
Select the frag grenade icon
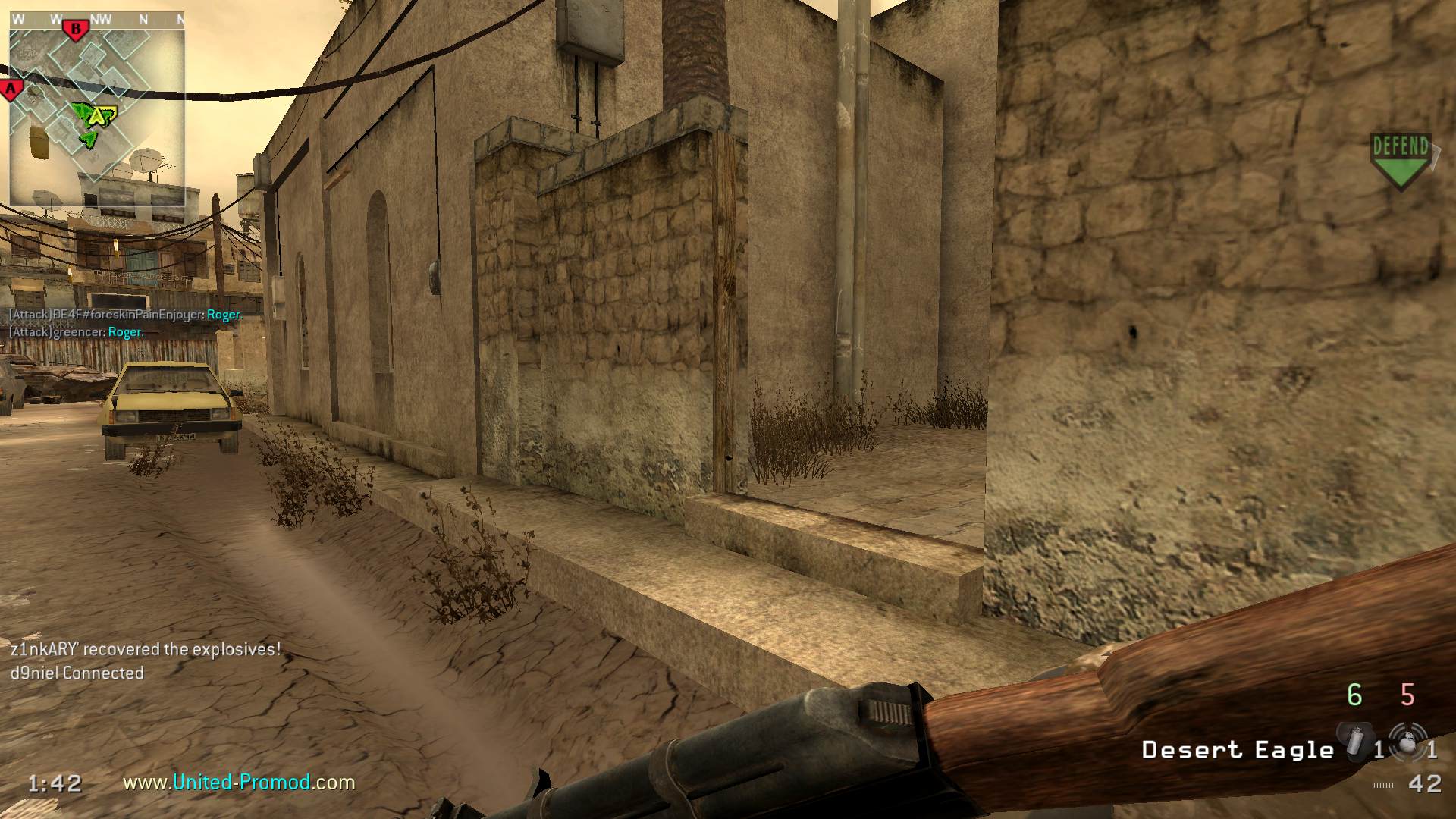1407,742
